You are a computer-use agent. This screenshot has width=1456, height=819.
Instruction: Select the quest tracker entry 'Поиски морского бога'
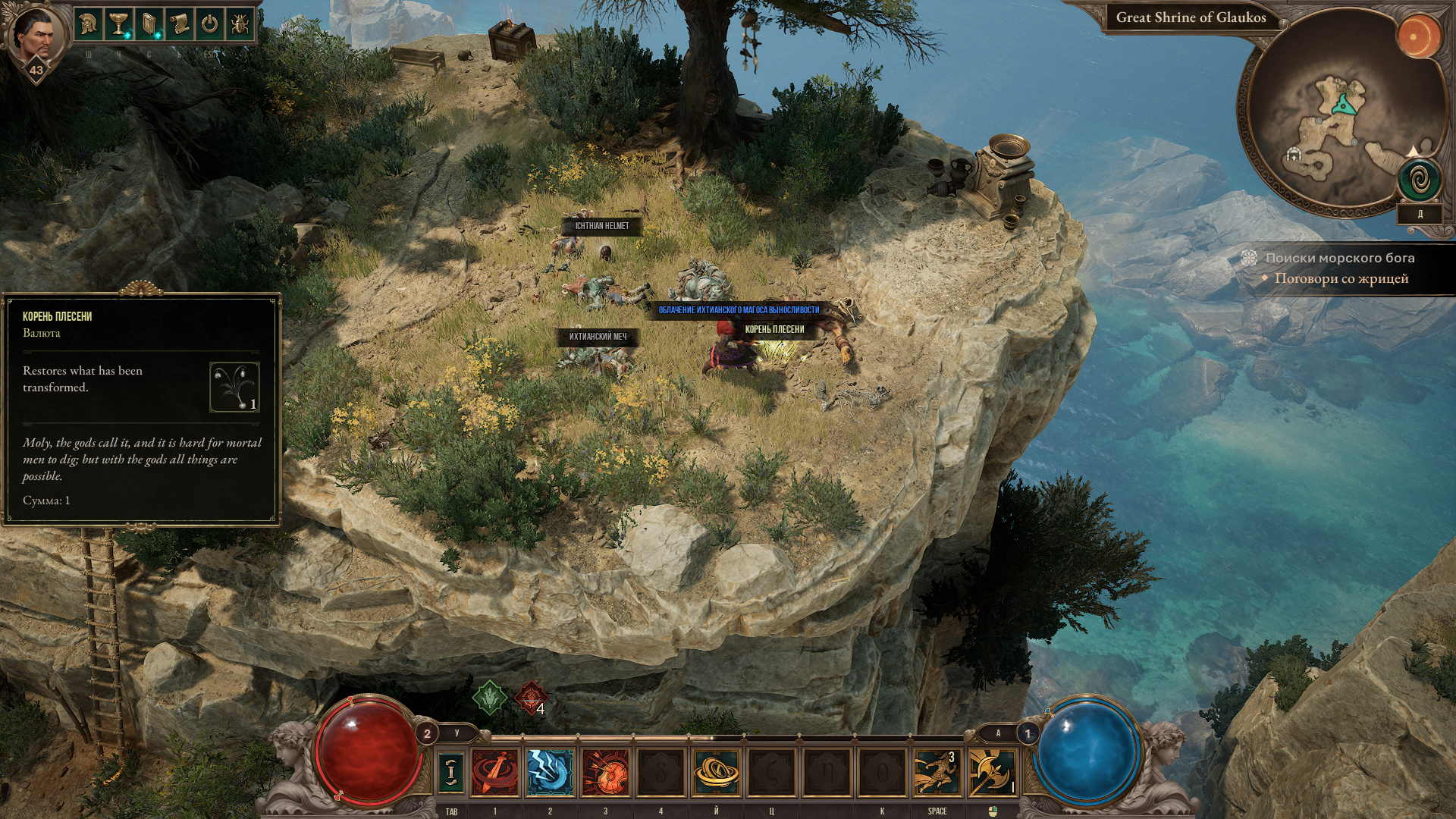1339,258
